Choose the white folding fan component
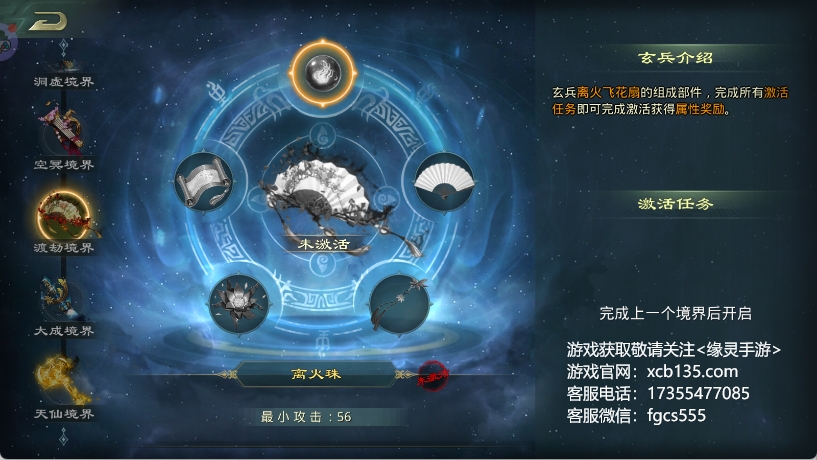817x460 pixels. coord(443,181)
